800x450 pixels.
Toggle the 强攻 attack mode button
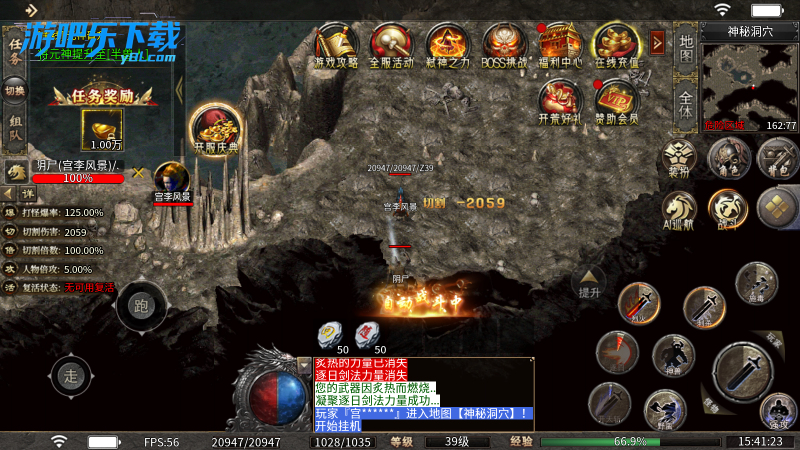tap(776, 408)
